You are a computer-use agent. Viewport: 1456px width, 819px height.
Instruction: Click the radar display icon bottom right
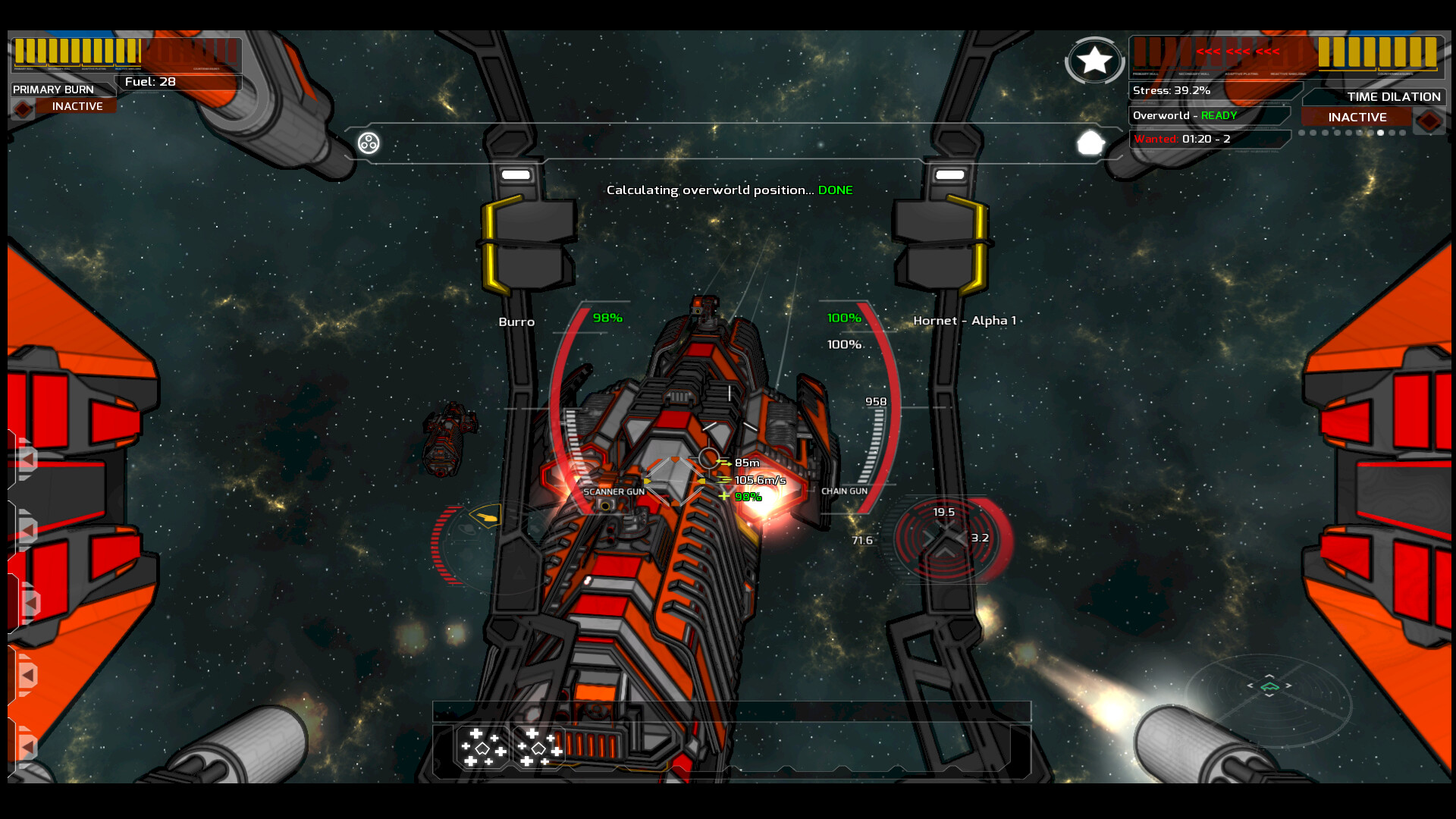[x=1269, y=686]
